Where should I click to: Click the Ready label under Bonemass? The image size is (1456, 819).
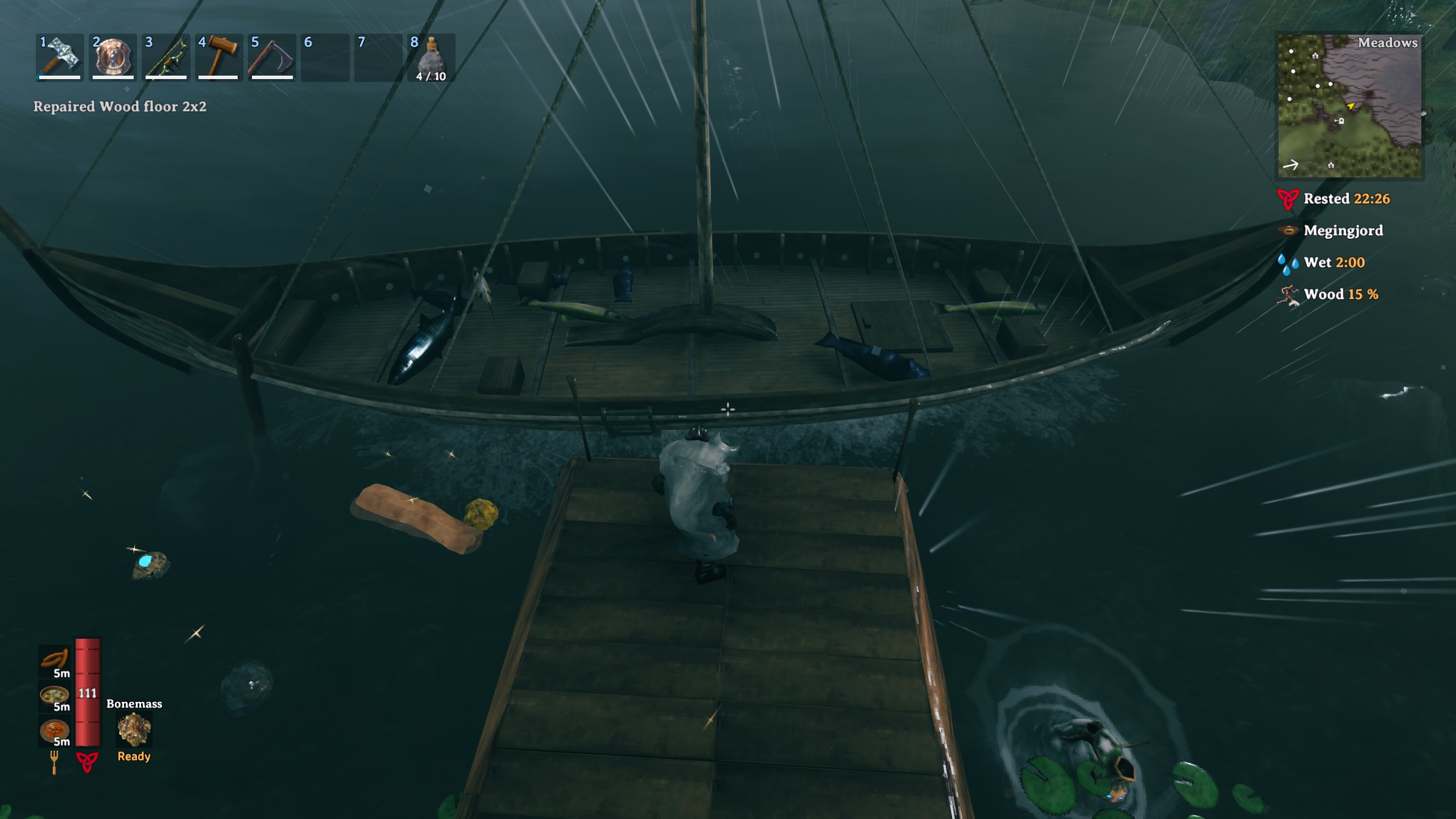[134, 756]
